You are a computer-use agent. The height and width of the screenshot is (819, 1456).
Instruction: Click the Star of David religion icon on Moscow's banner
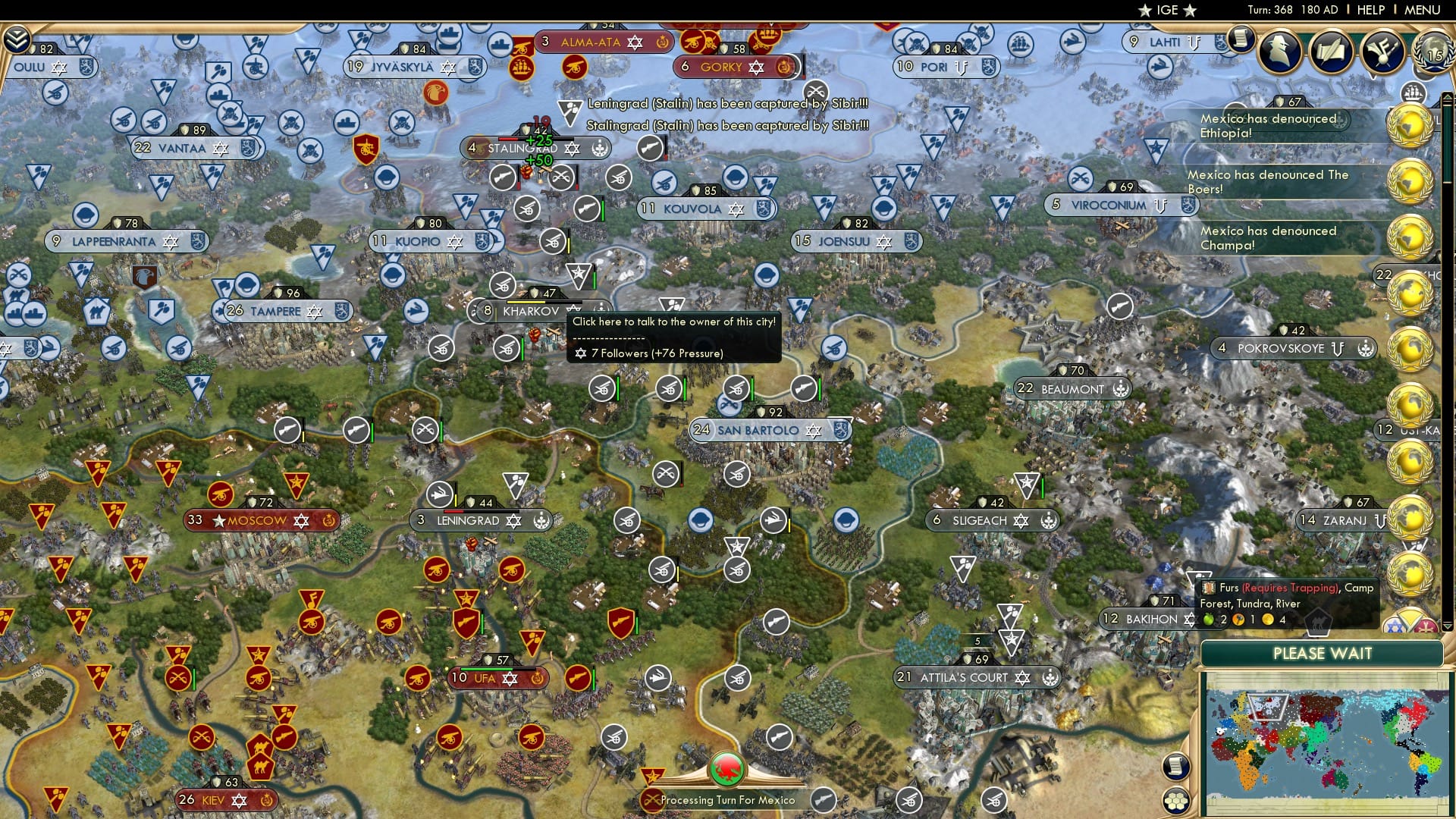click(x=303, y=521)
